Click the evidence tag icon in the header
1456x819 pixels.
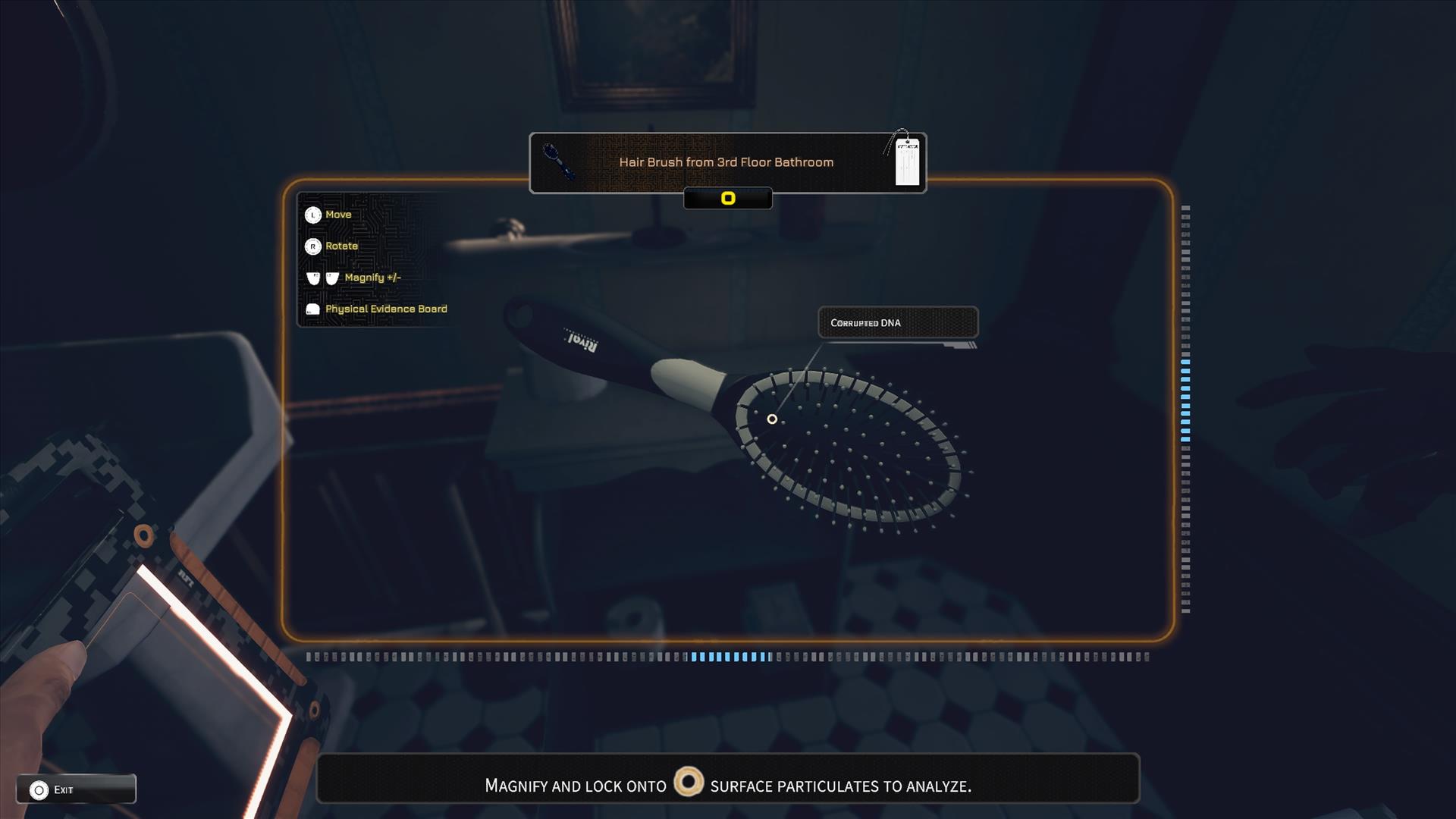click(x=906, y=161)
